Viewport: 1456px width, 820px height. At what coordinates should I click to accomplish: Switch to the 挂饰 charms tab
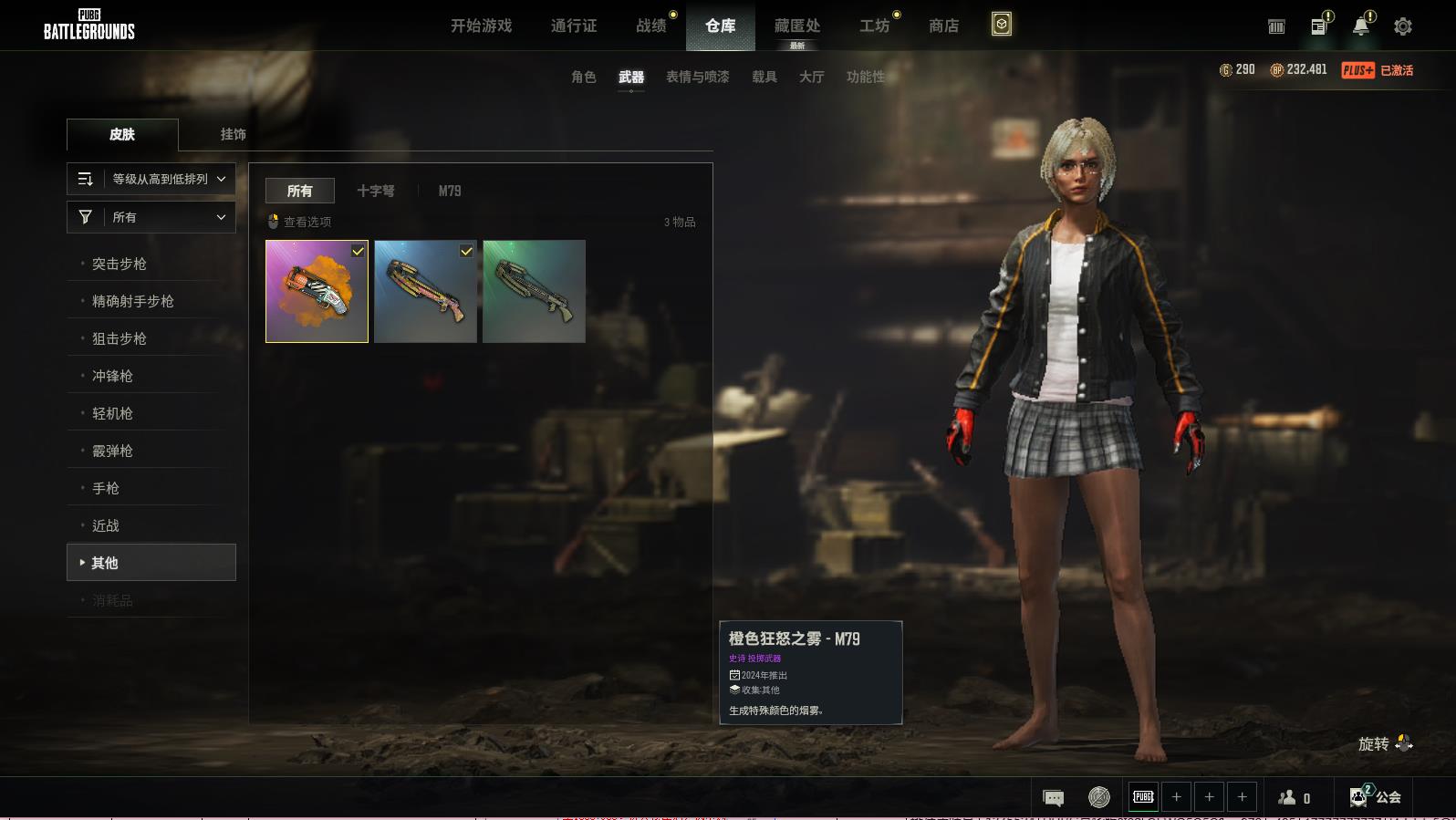[x=233, y=134]
